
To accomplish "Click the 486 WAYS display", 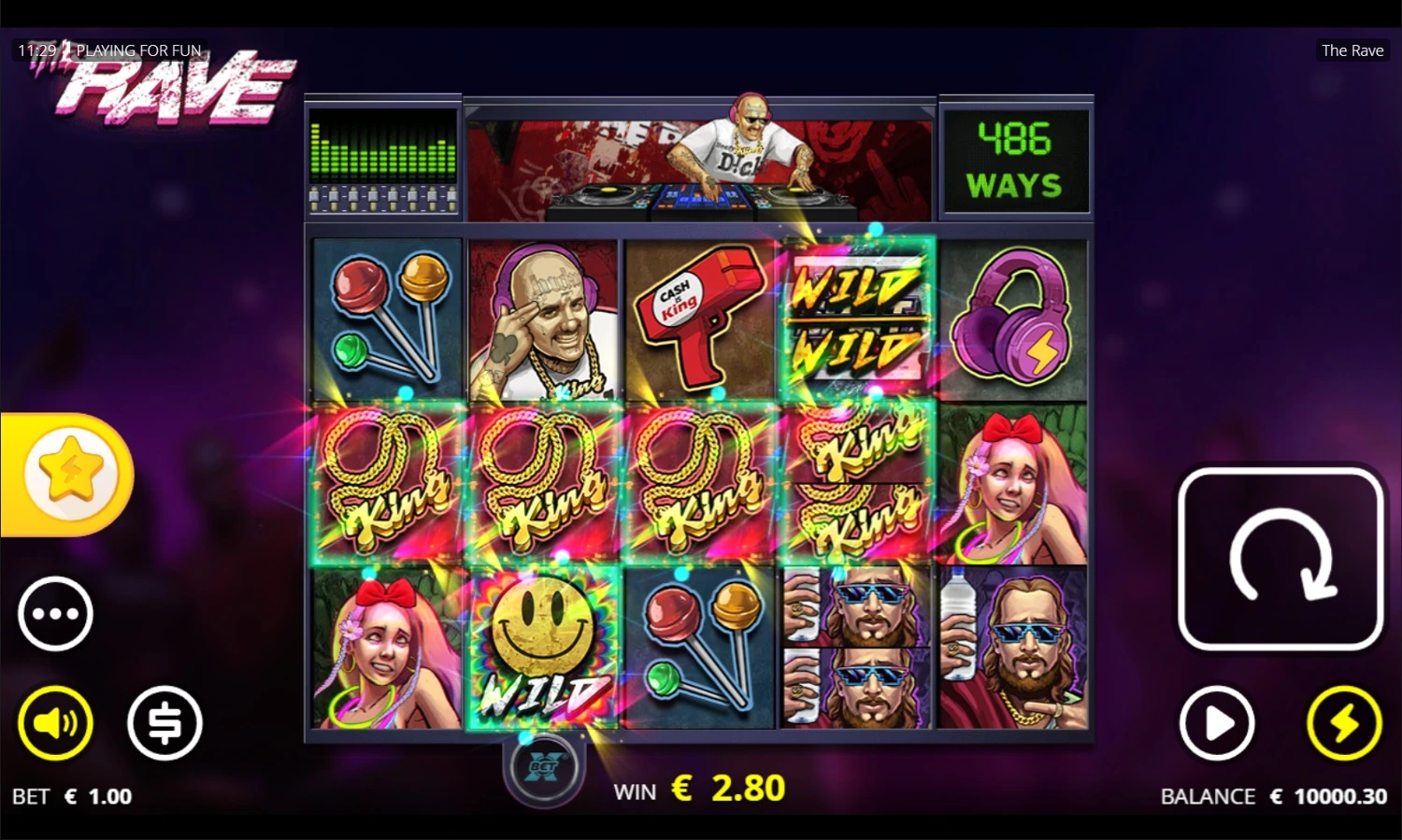I will tap(1016, 159).
